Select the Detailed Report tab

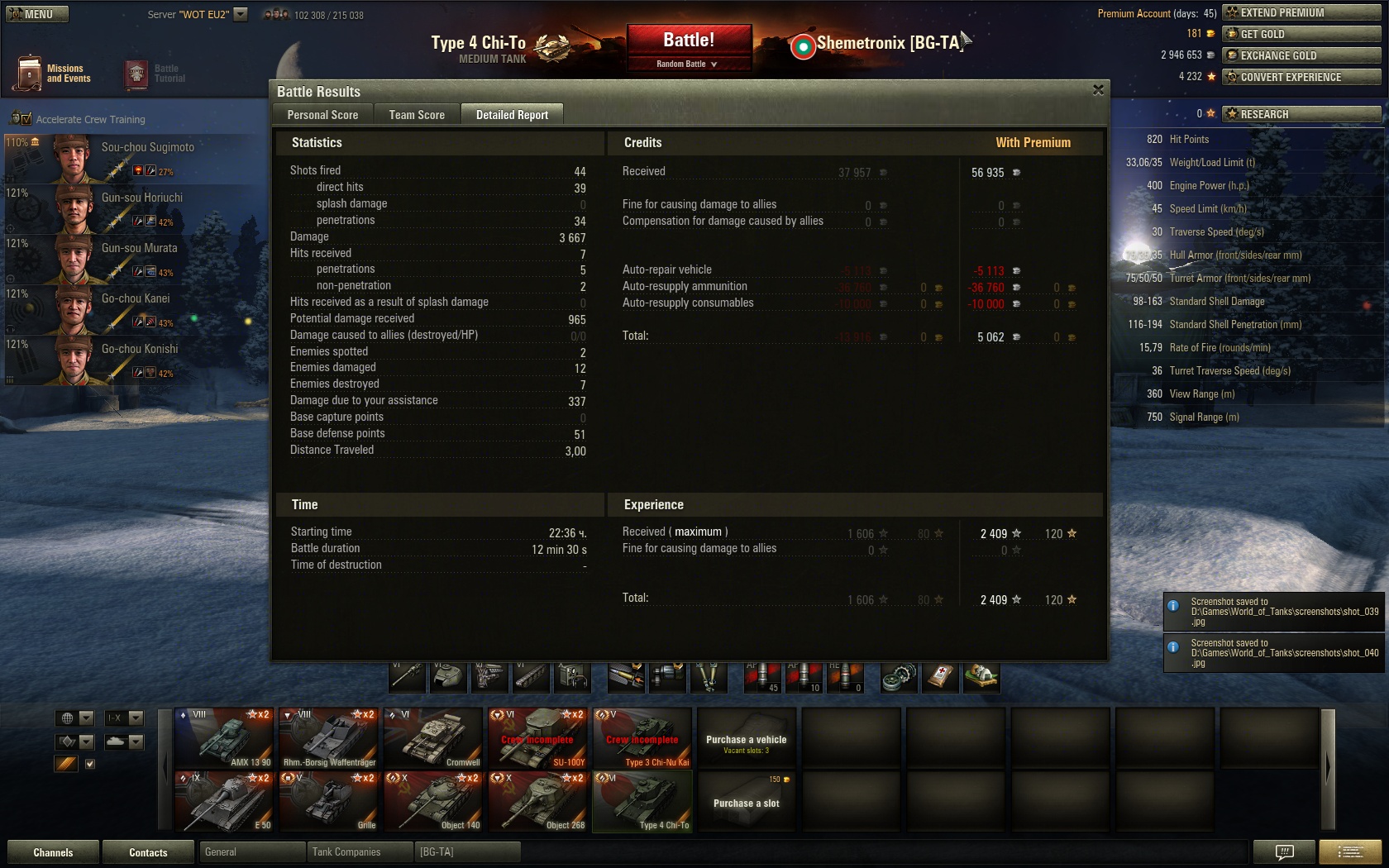tap(512, 115)
